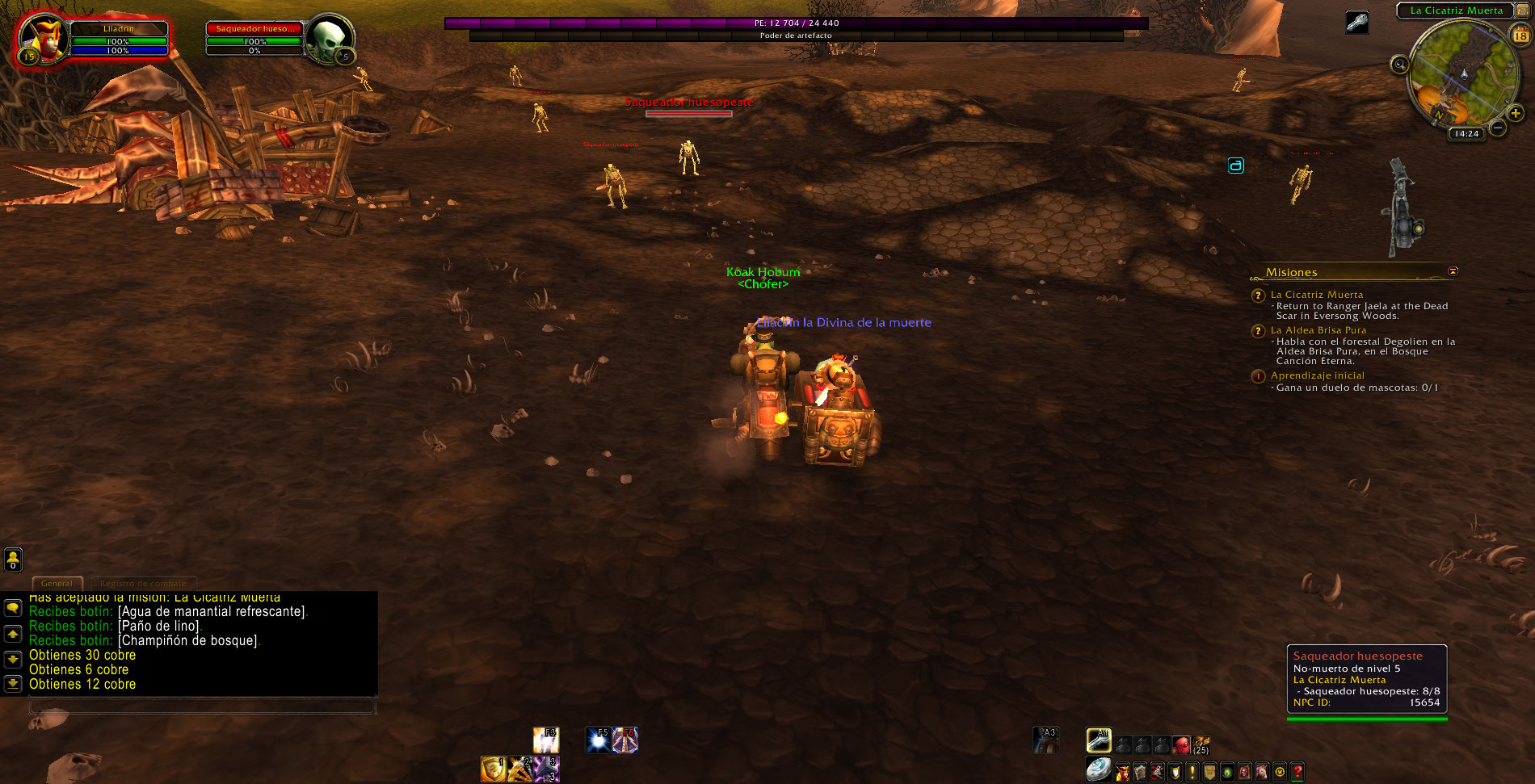The height and width of the screenshot is (784, 1535).
Task: Activate the golden shield ability in slot 1
Action: tap(492, 769)
